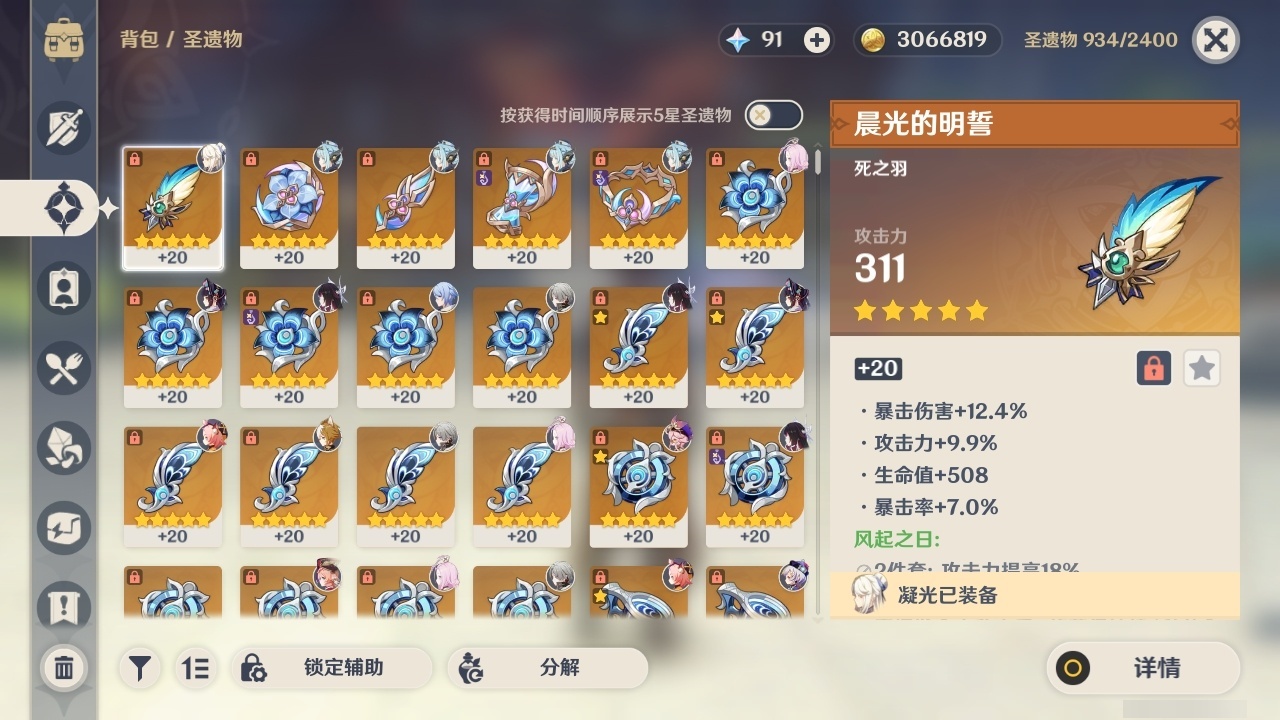Open the 详情 details panel
The width and height of the screenshot is (1280, 720).
coord(1145,668)
